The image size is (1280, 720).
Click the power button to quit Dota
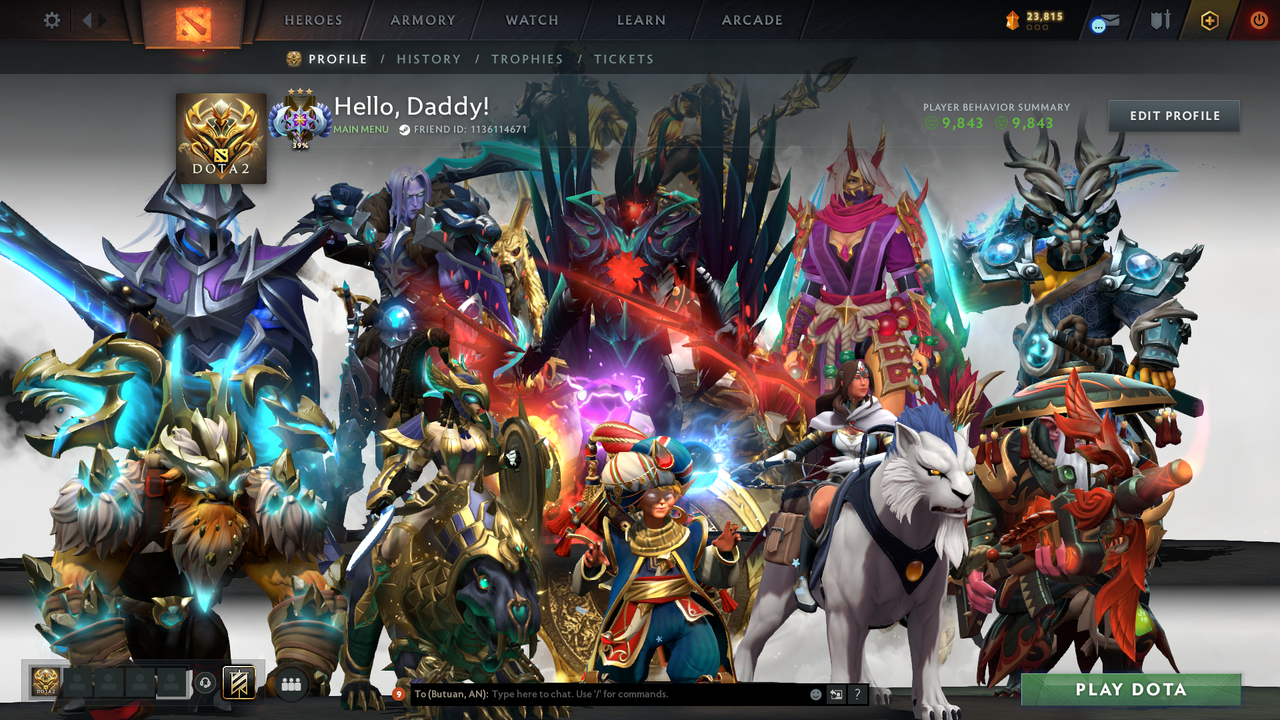1259,19
